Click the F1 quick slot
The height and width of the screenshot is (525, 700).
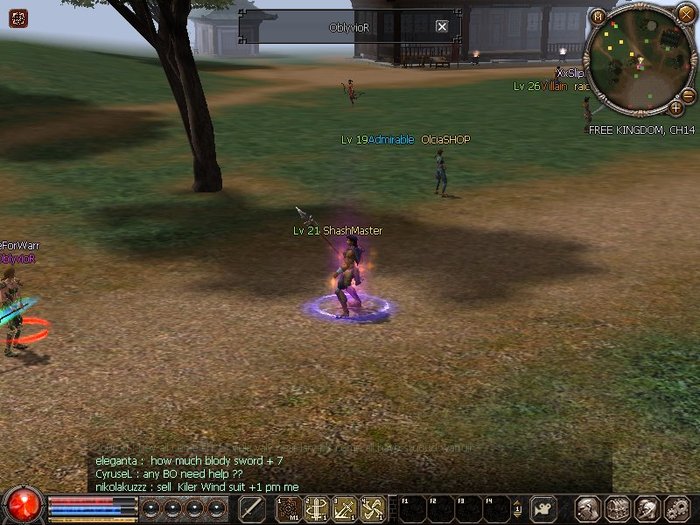point(412,509)
